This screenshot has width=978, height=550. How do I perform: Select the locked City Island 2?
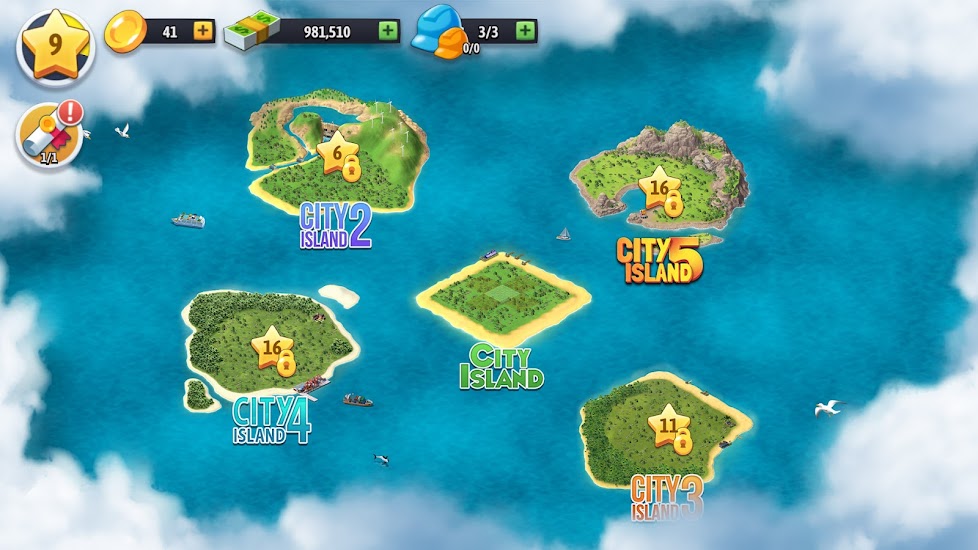[x=338, y=160]
